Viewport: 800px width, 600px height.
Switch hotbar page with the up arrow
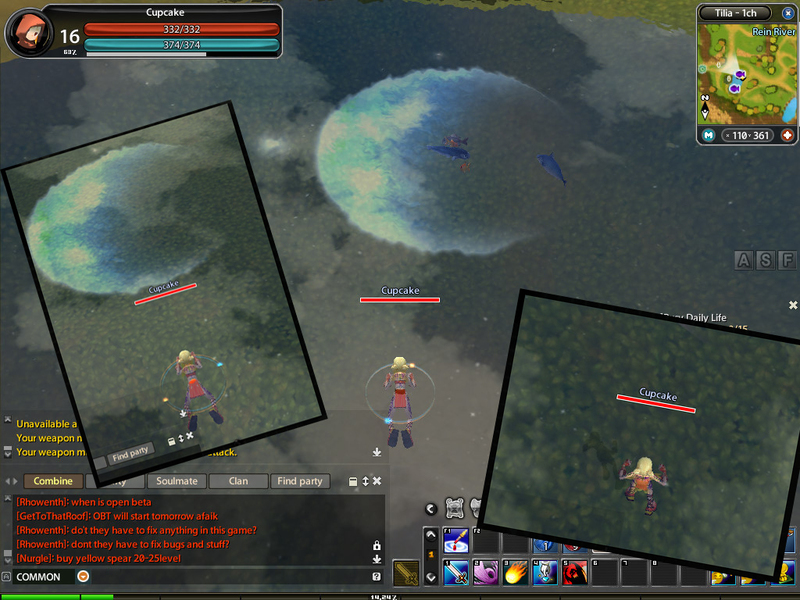[x=430, y=534]
